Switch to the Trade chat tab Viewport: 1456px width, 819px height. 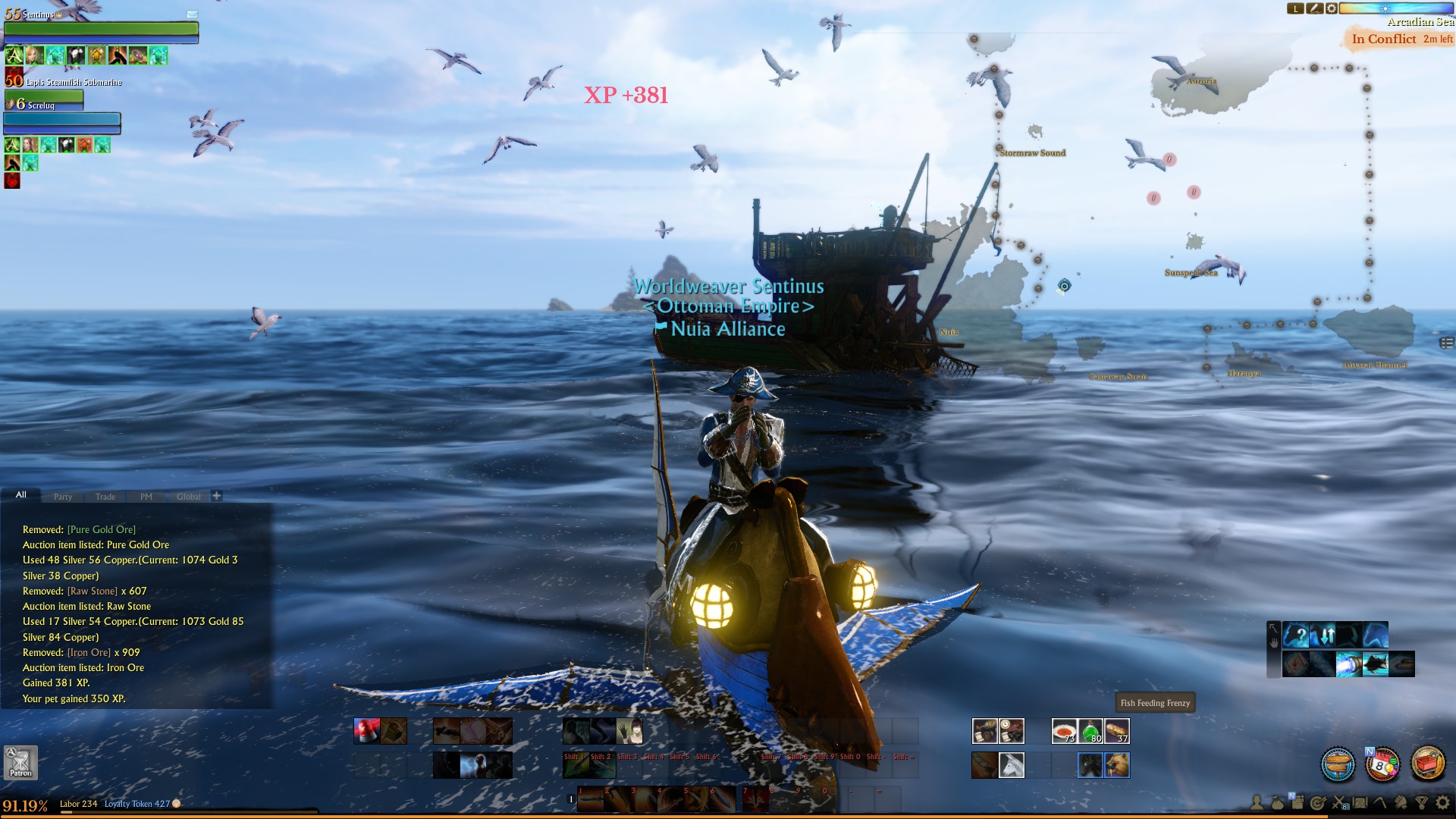point(105,497)
